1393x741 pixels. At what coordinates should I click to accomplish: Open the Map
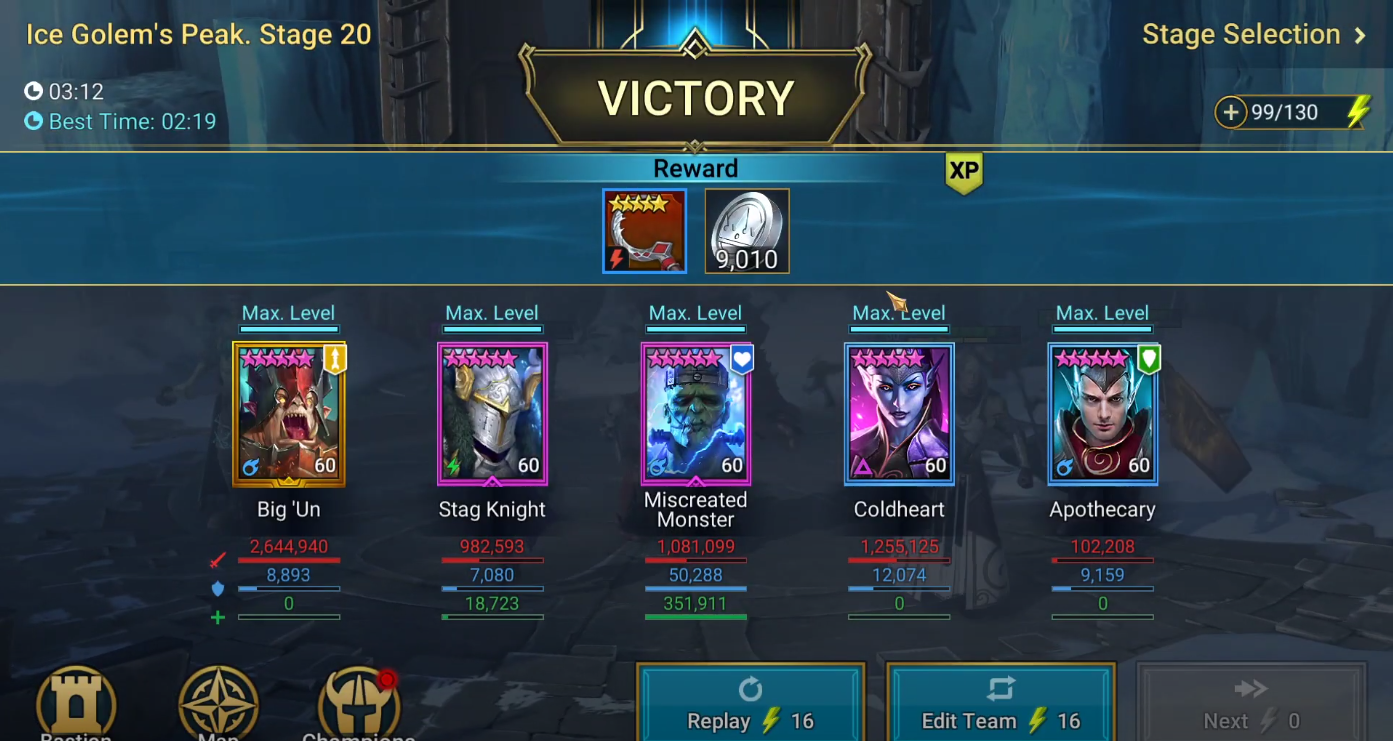click(x=218, y=705)
